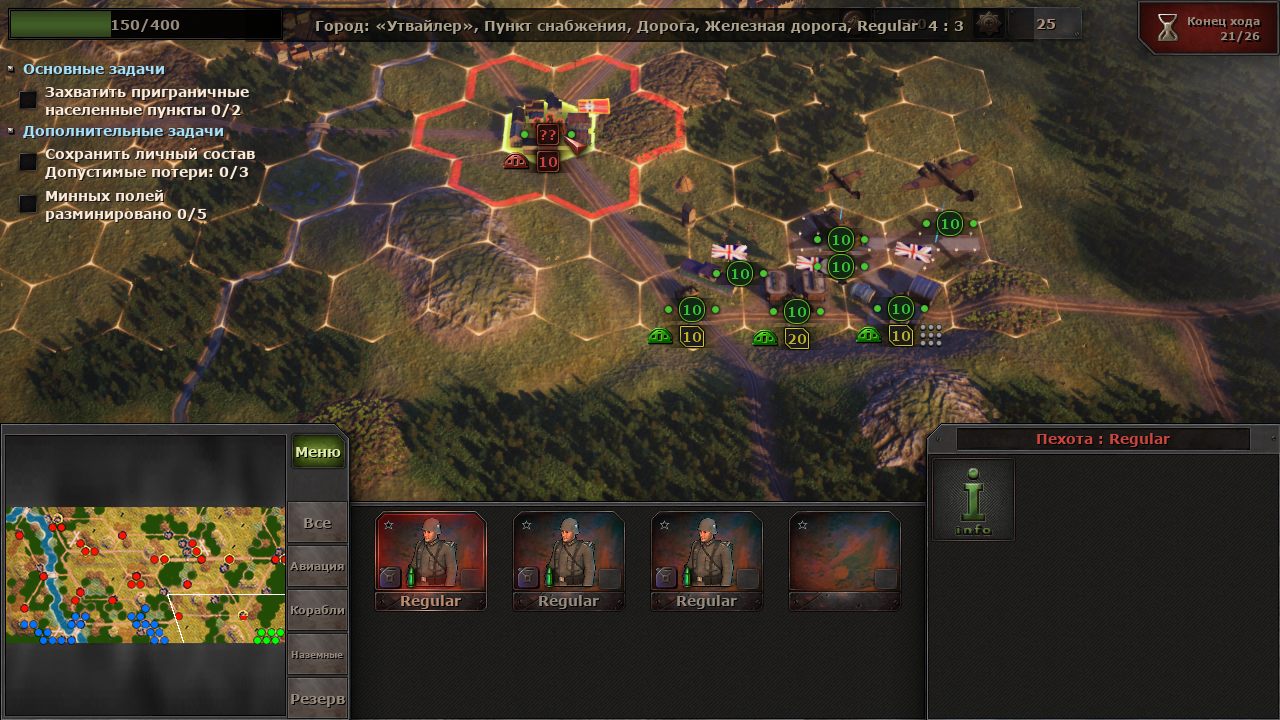Open the Меню button
The width and height of the screenshot is (1280, 720).
[318, 452]
